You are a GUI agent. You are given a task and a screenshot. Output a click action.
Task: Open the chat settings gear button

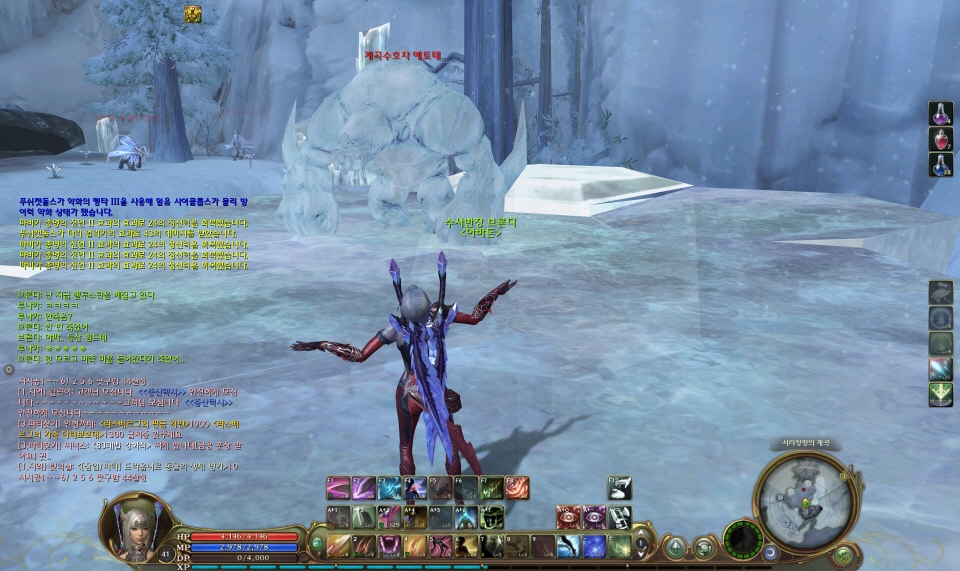click(x=9, y=370)
